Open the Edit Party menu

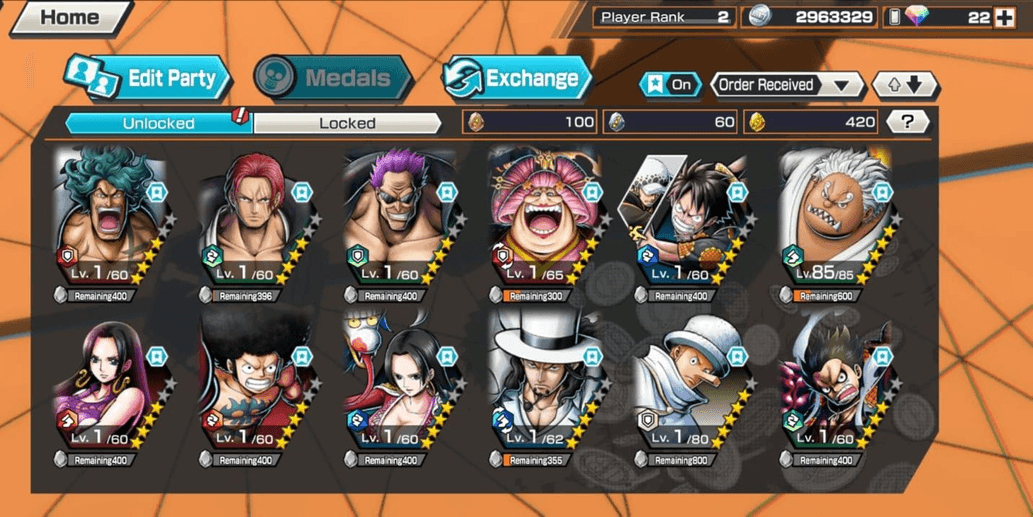click(148, 79)
